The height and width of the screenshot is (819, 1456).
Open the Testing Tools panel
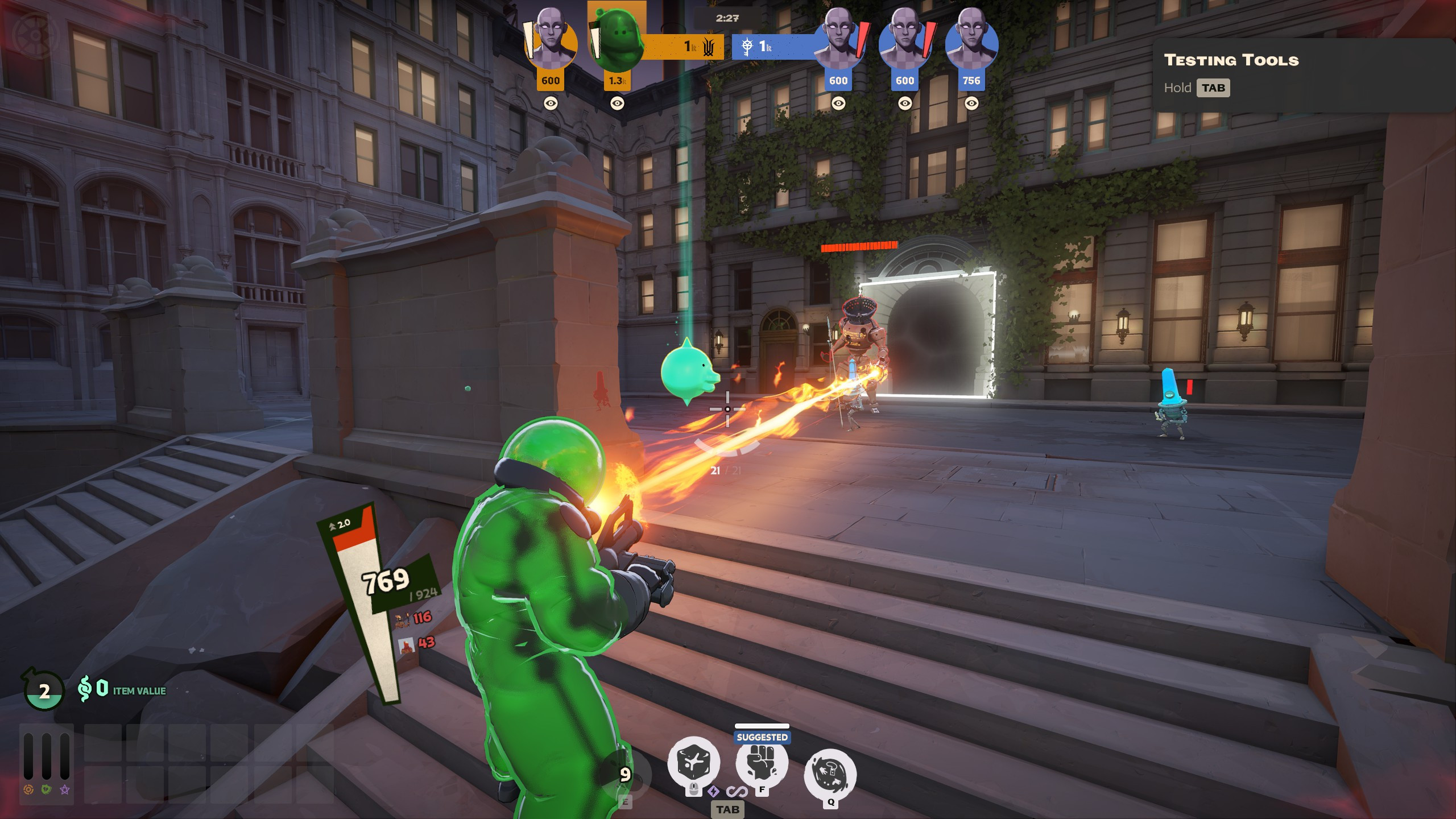pyautogui.click(x=1231, y=60)
